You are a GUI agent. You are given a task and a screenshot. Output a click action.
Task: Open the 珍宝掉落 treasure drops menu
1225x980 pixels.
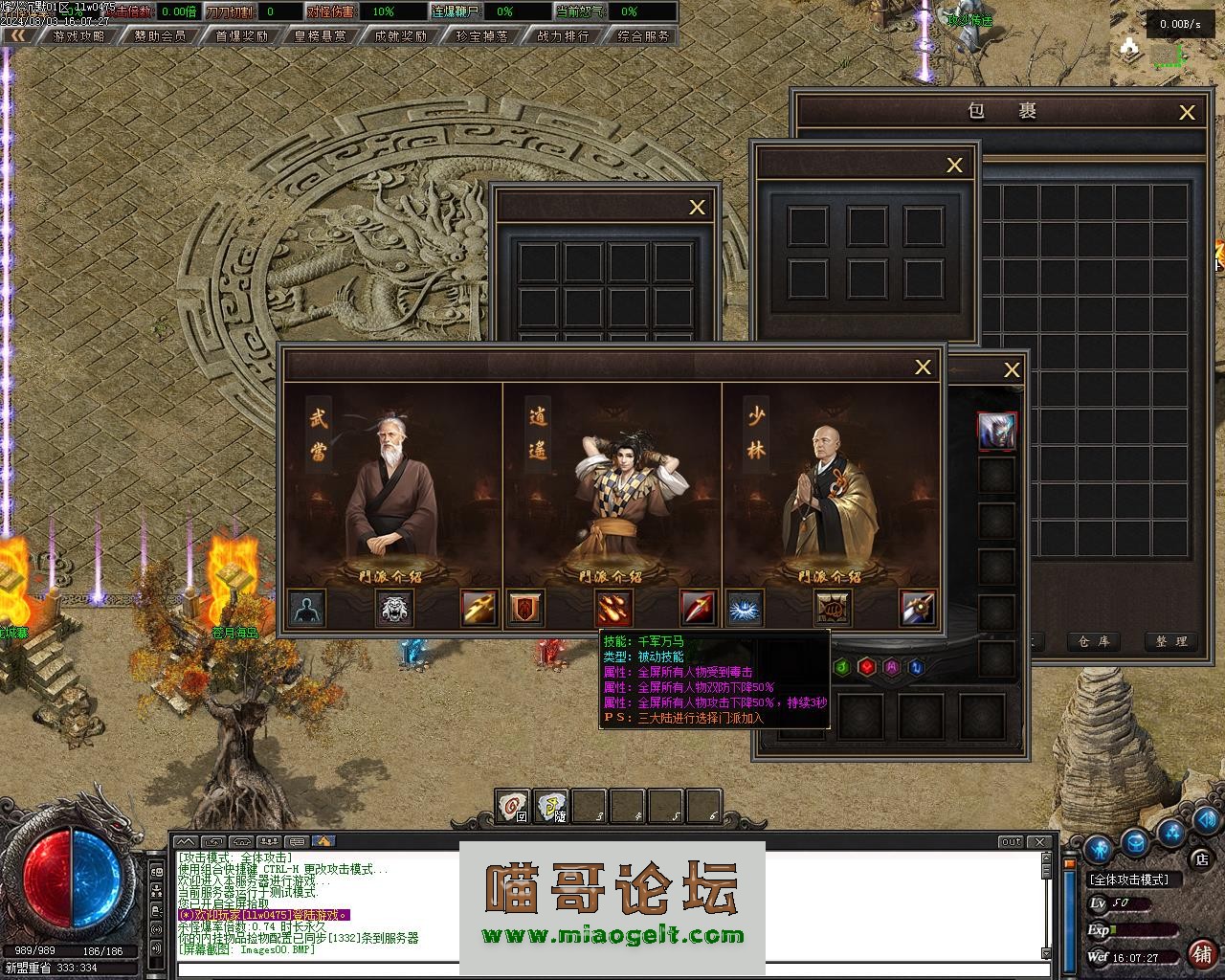coord(482,35)
